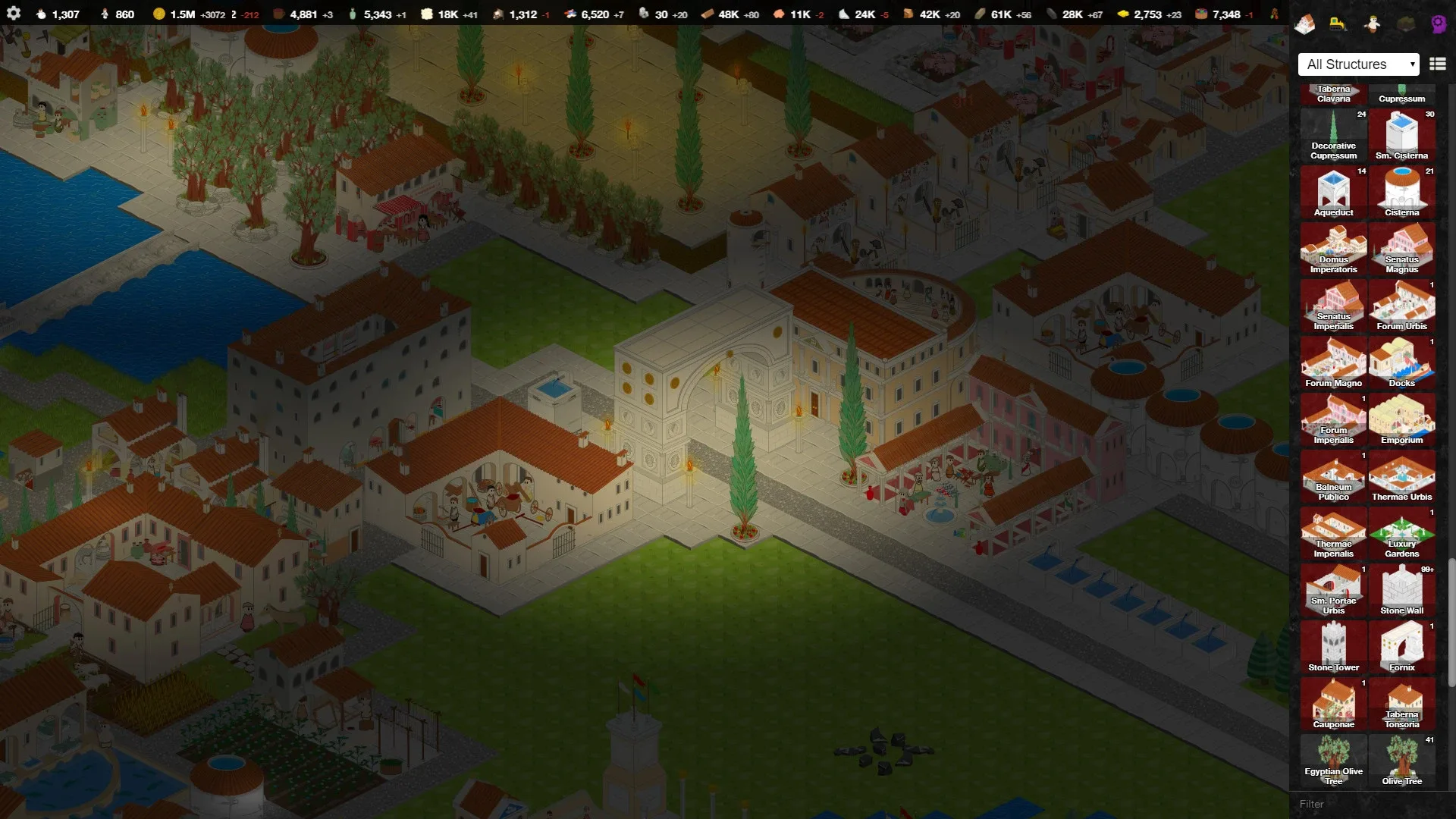The width and height of the screenshot is (1456, 819).
Task: Toggle the structures list view
Action: (1437, 64)
